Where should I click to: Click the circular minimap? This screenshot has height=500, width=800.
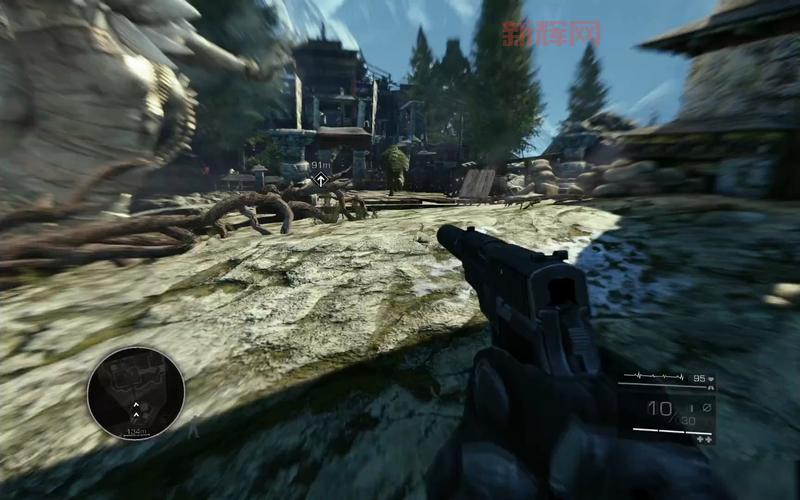(136, 393)
